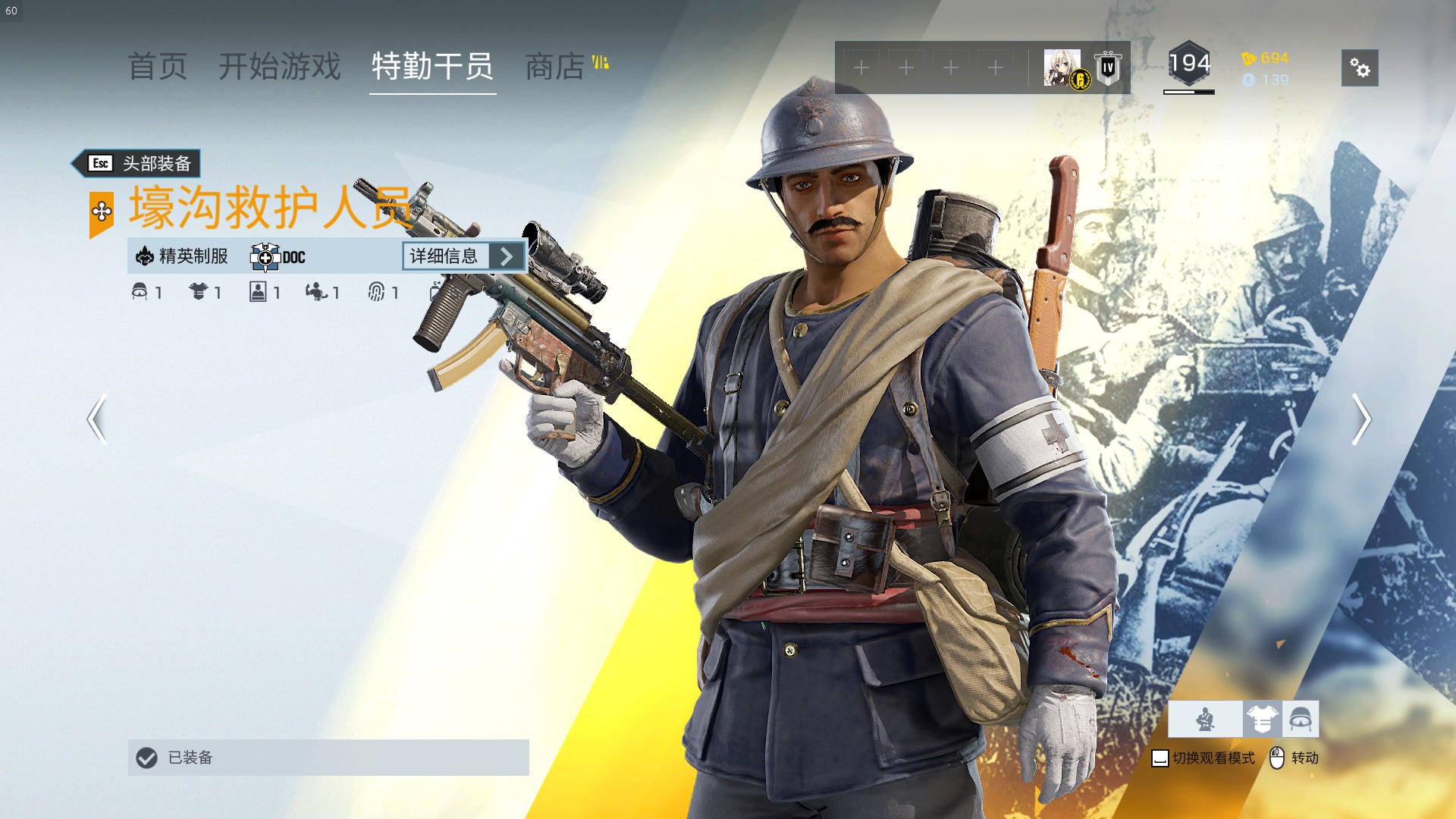Switch to the helmet headgear view
The width and height of the screenshot is (1456, 819).
click(1301, 719)
